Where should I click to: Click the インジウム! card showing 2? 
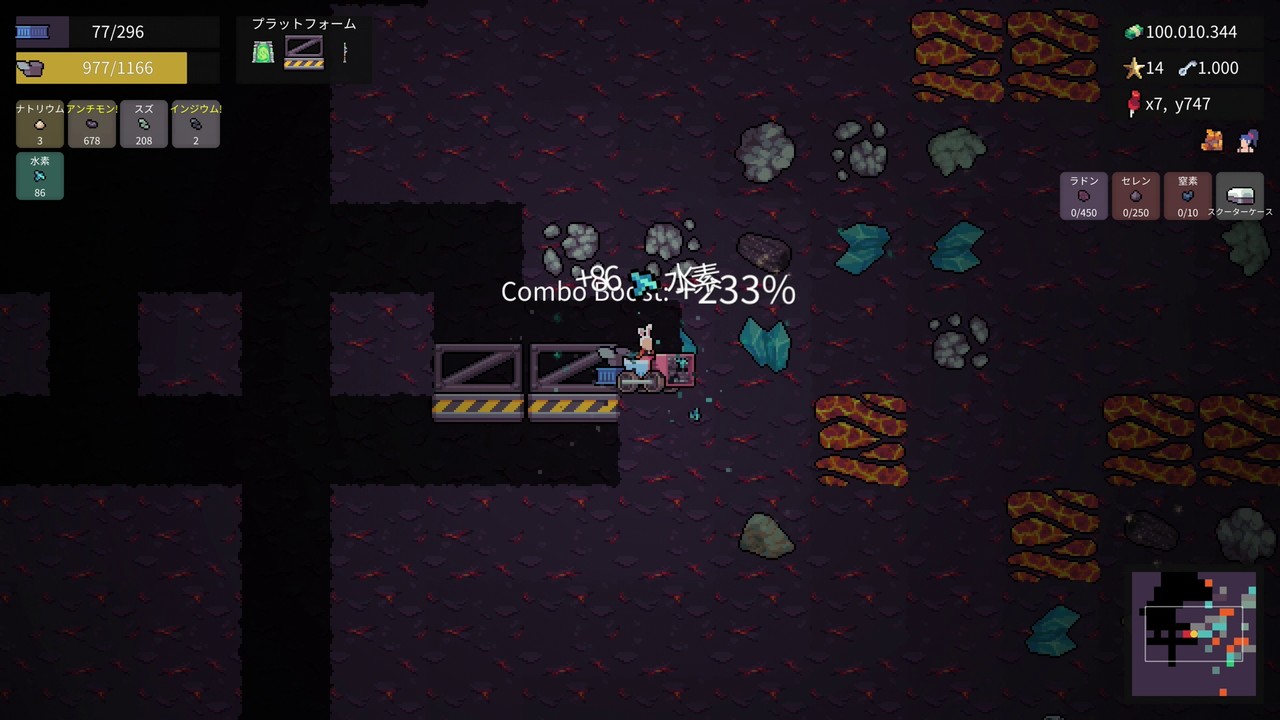(195, 124)
